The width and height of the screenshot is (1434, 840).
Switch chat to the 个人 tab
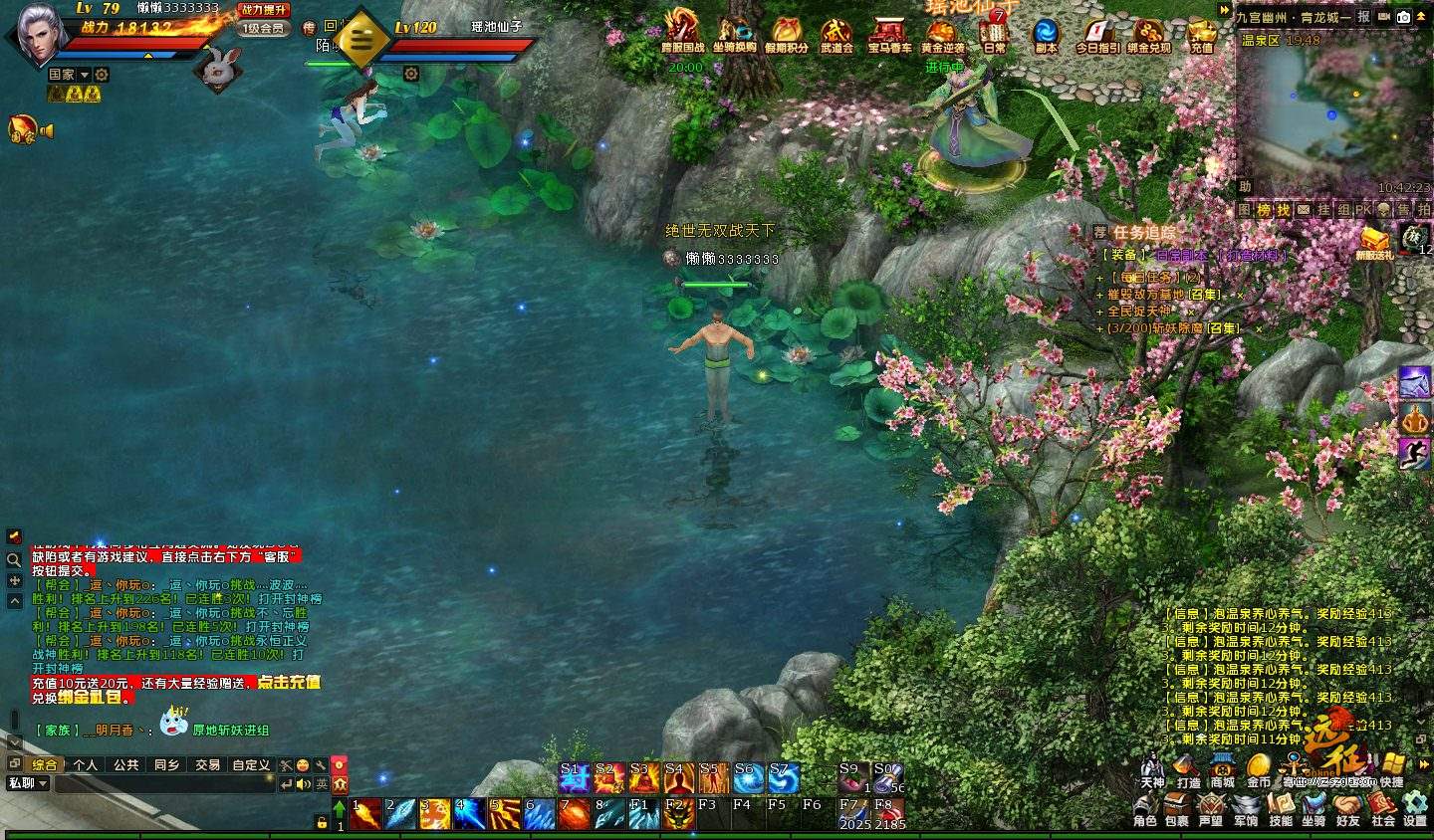(86, 765)
